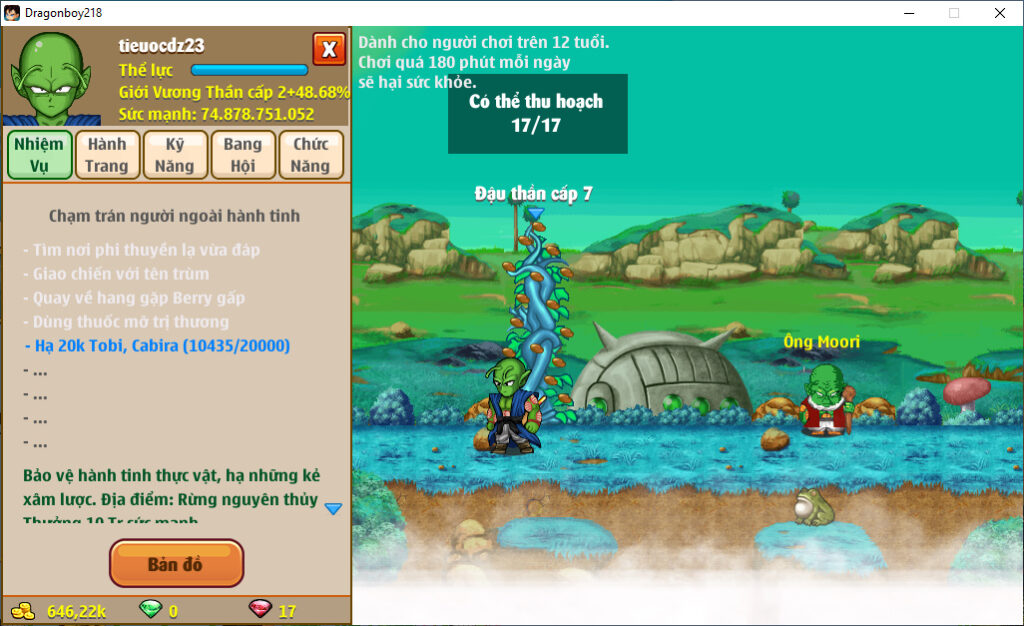Select the Kỹ Năng tab

click(174, 155)
